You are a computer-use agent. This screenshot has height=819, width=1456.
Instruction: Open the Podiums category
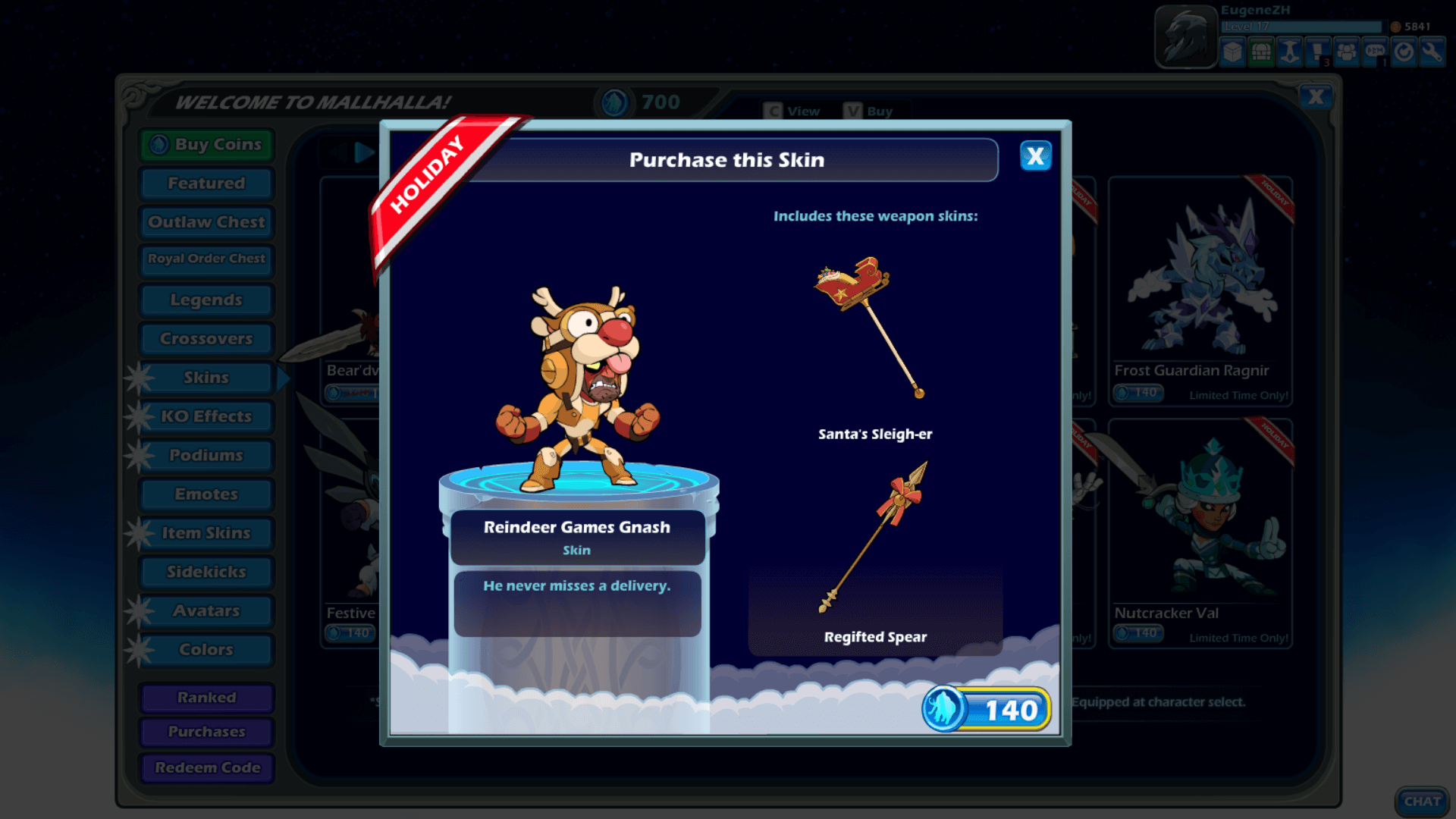206,455
